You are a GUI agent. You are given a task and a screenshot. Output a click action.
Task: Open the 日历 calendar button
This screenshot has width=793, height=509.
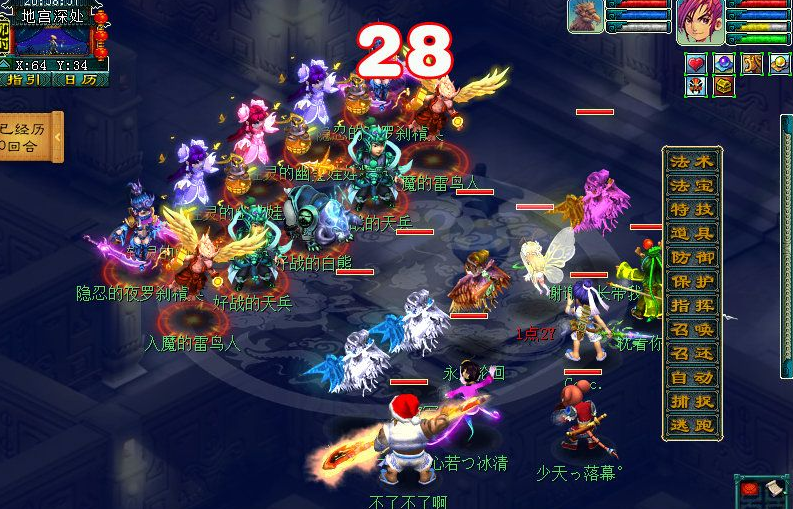click(x=81, y=79)
